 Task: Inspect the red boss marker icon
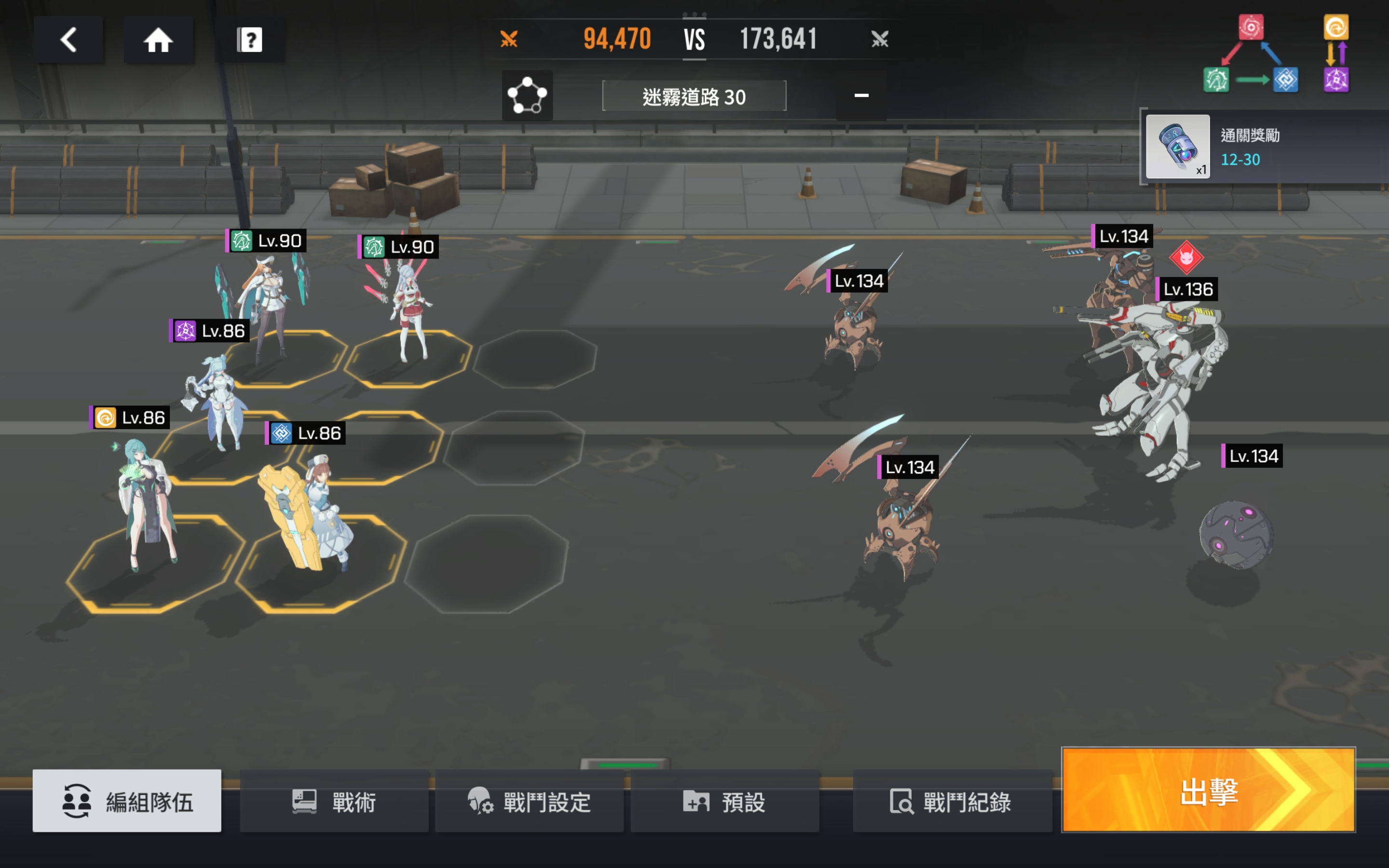click(1186, 257)
